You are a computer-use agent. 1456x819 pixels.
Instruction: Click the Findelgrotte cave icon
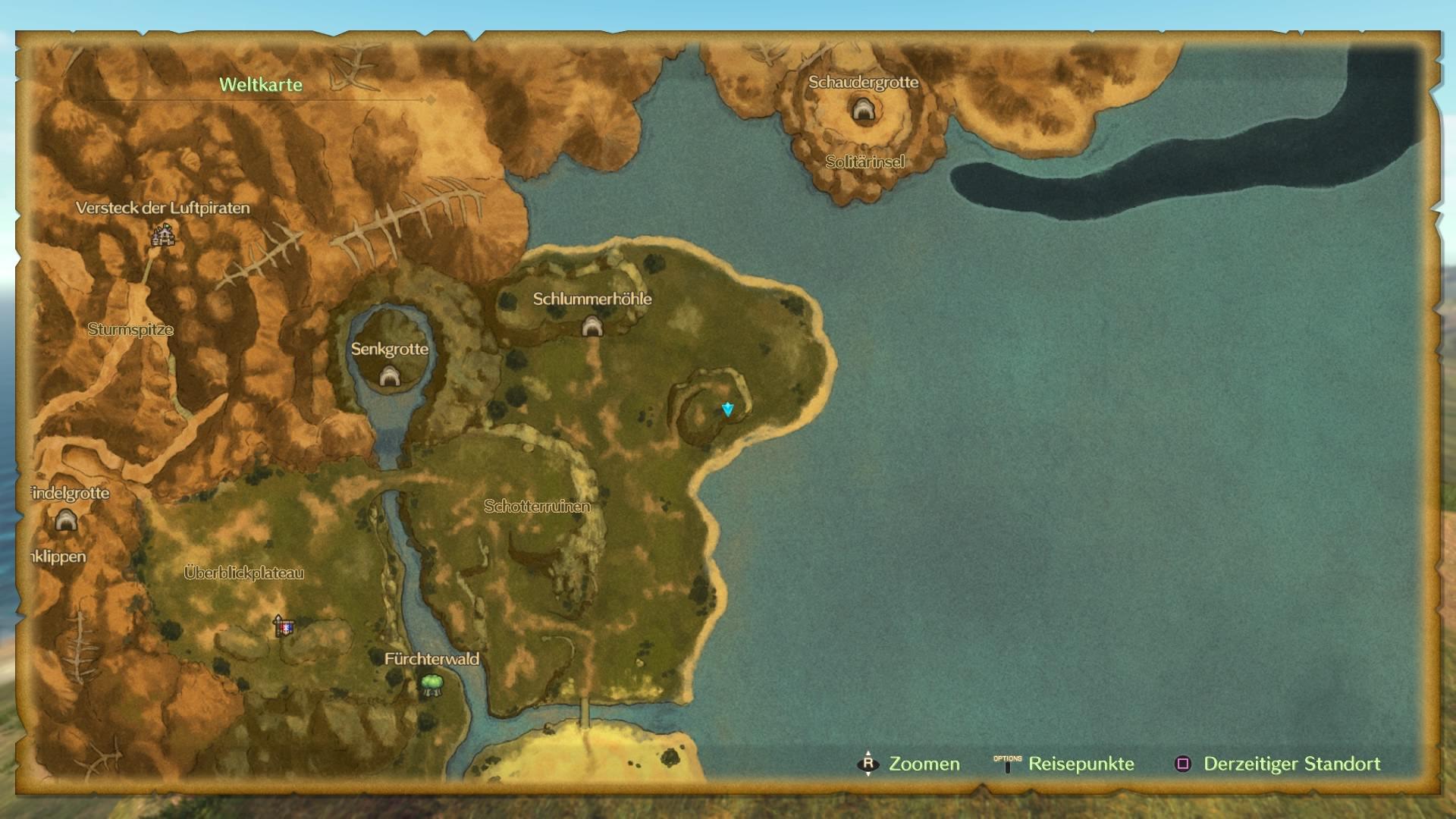[66, 520]
